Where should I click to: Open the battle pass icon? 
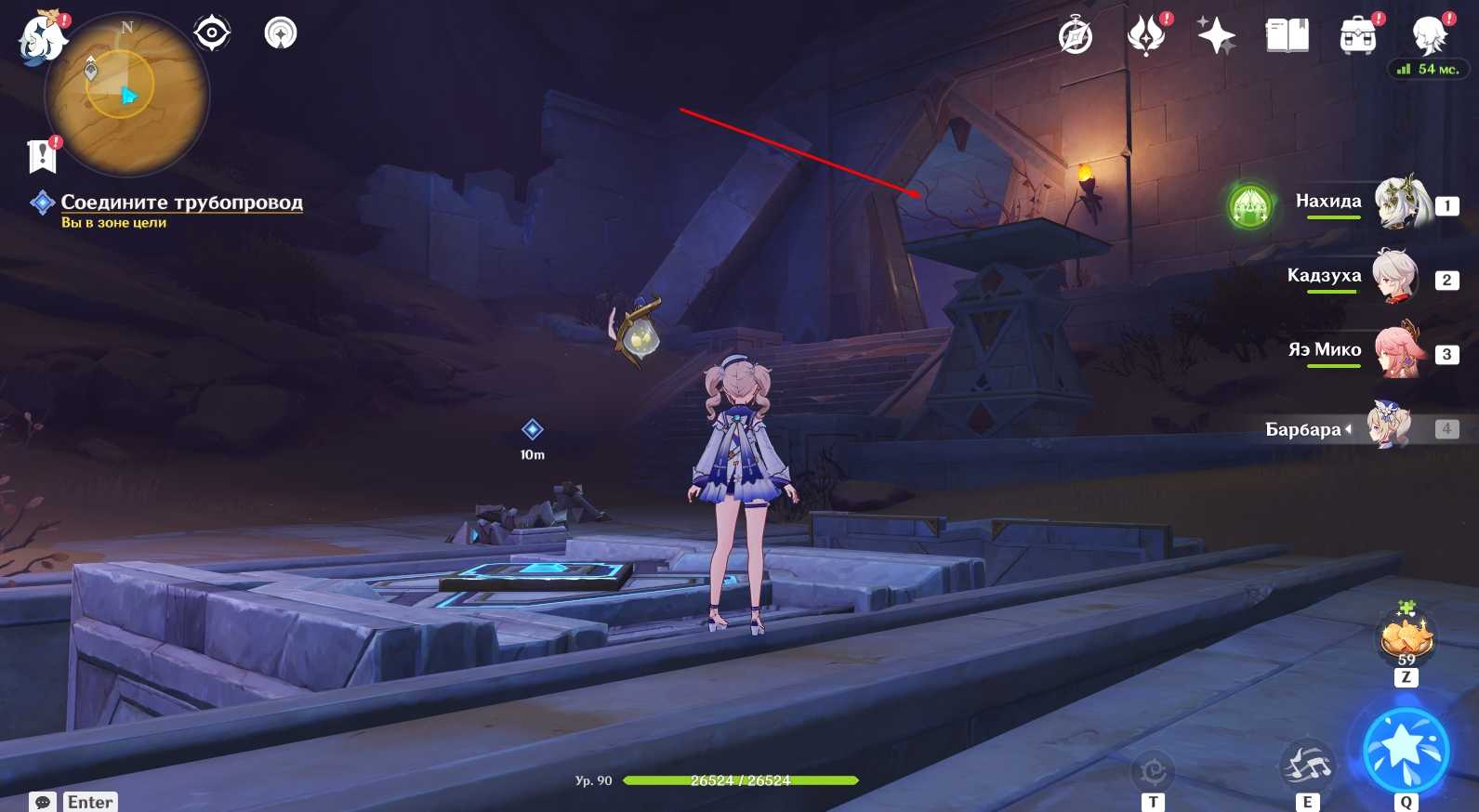pyautogui.click(x=1146, y=36)
